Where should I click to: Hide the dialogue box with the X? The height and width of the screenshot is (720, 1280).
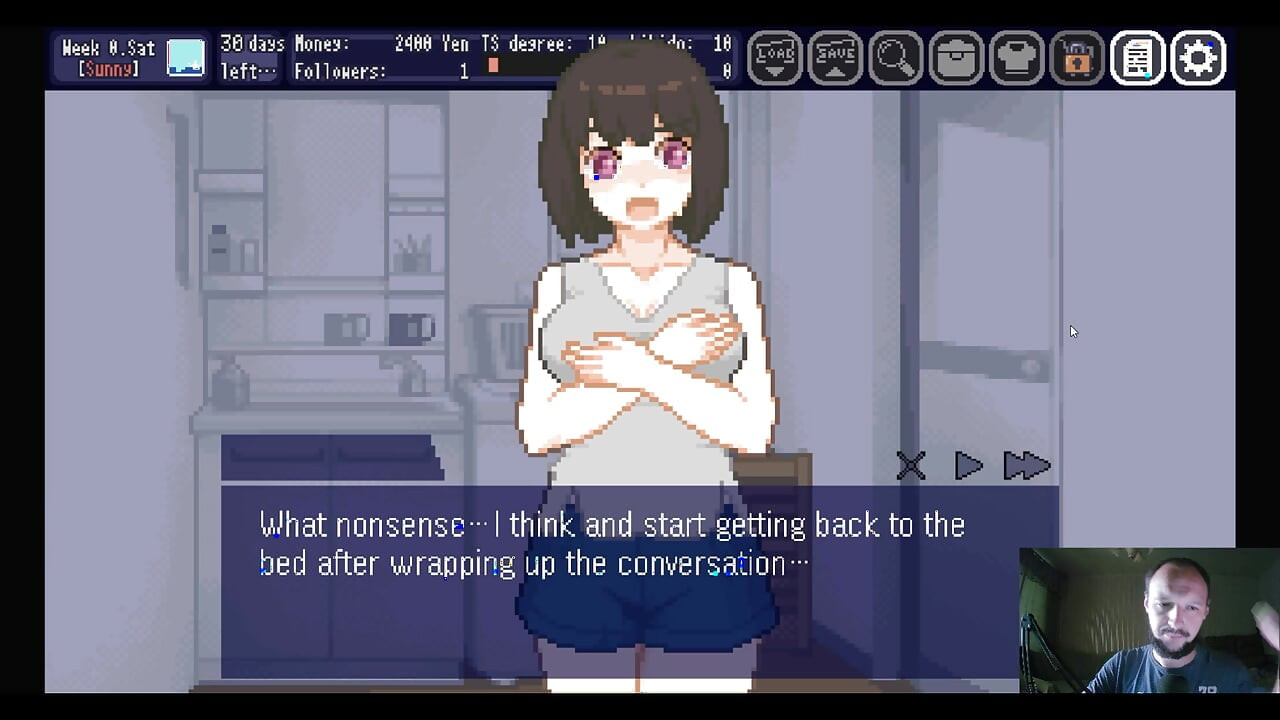click(x=911, y=466)
